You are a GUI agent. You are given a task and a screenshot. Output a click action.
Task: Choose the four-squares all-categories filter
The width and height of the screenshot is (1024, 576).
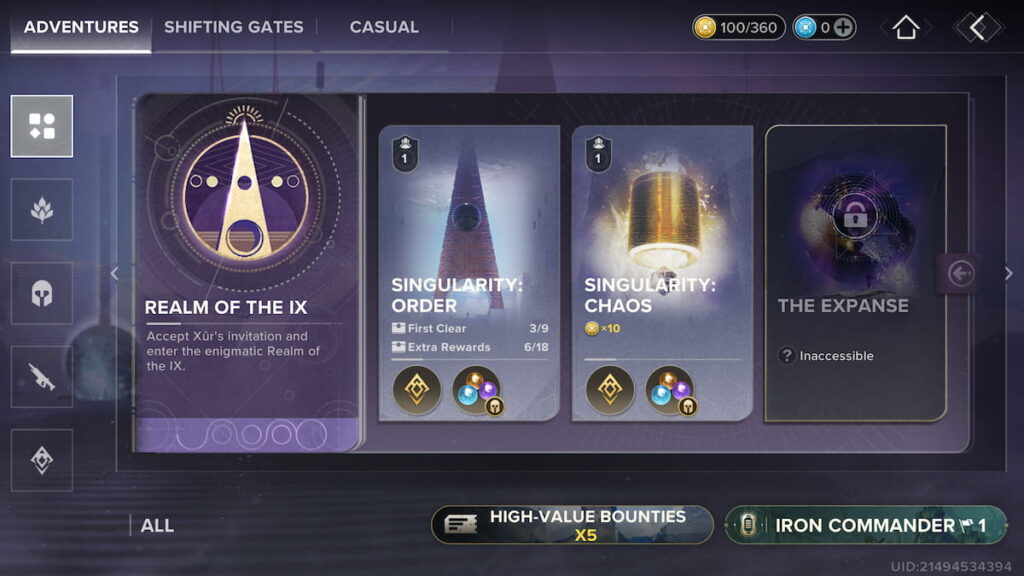pyautogui.click(x=42, y=126)
